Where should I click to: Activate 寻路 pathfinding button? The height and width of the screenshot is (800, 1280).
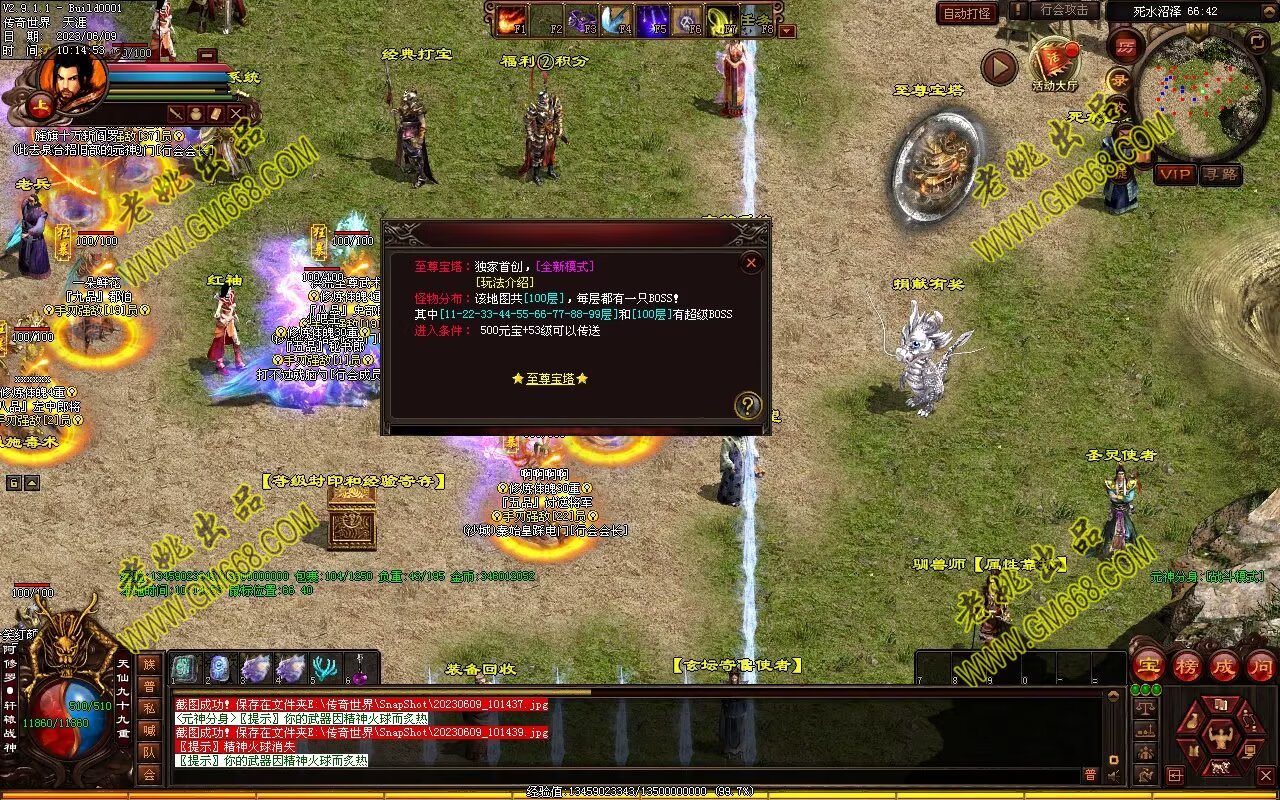coord(1219,174)
